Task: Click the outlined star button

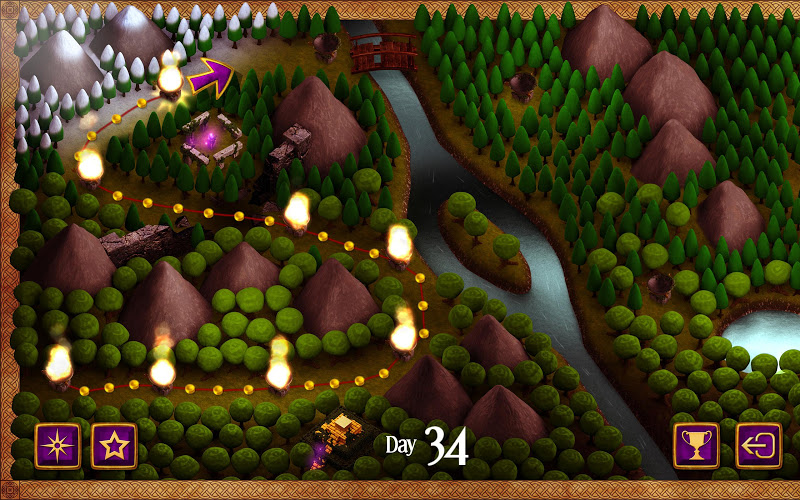Action: pos(114,445)
